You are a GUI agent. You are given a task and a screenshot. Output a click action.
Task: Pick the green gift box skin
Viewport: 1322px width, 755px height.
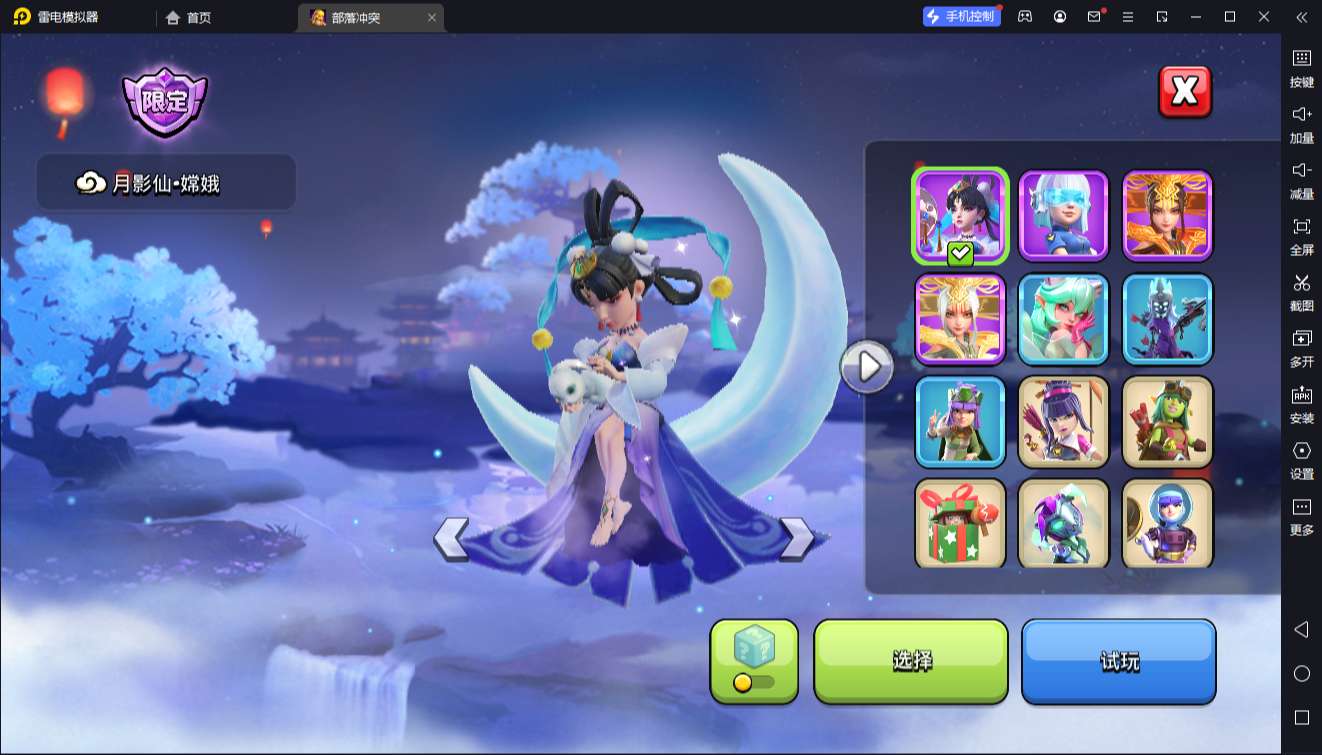pyautogui.click(x=960, y=524)
